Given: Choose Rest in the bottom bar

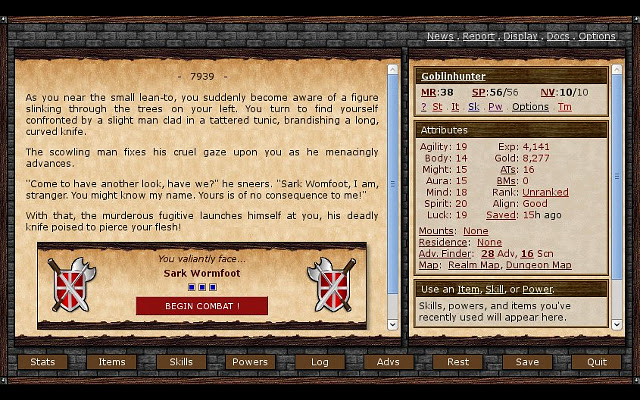Looking at the screenshot, I should pyautogui.click(x=458, y=362).
